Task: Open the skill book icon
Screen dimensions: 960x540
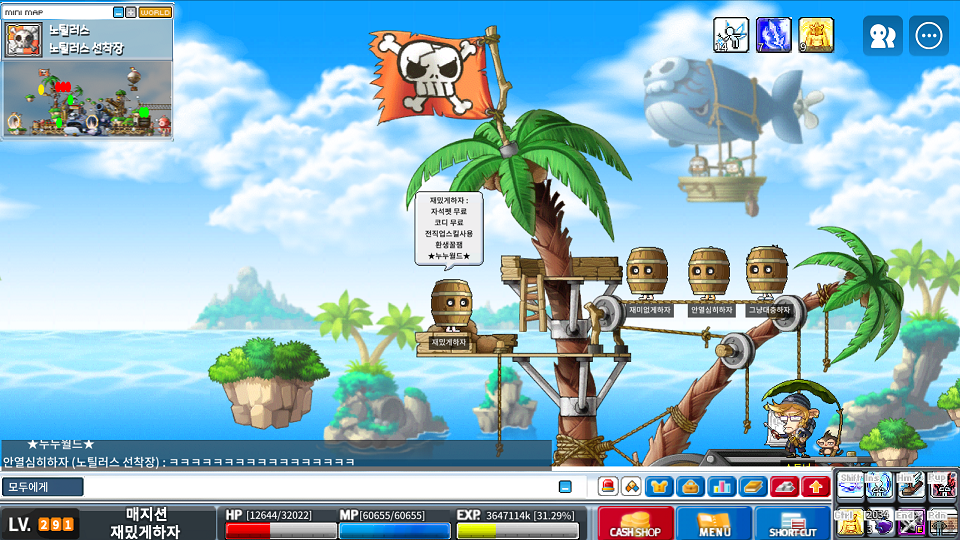Action: (x=752, y=487)
